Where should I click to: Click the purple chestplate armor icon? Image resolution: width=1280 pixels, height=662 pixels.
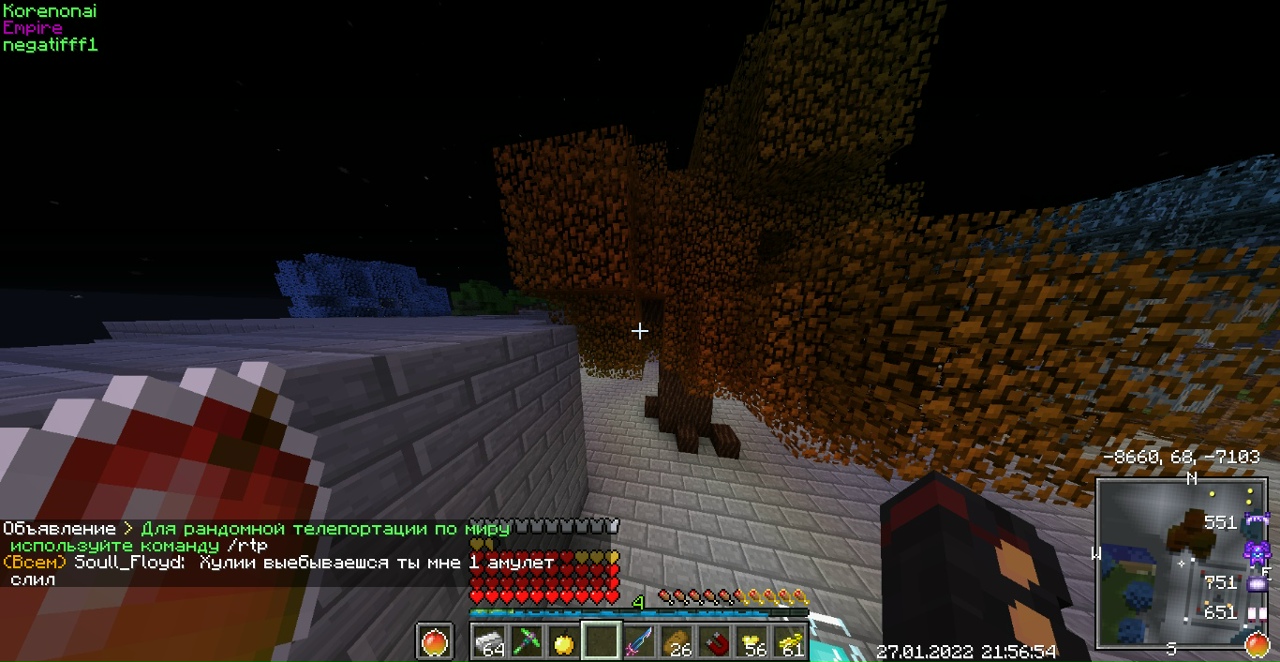pyautogui.click(x=1256, y=551)
